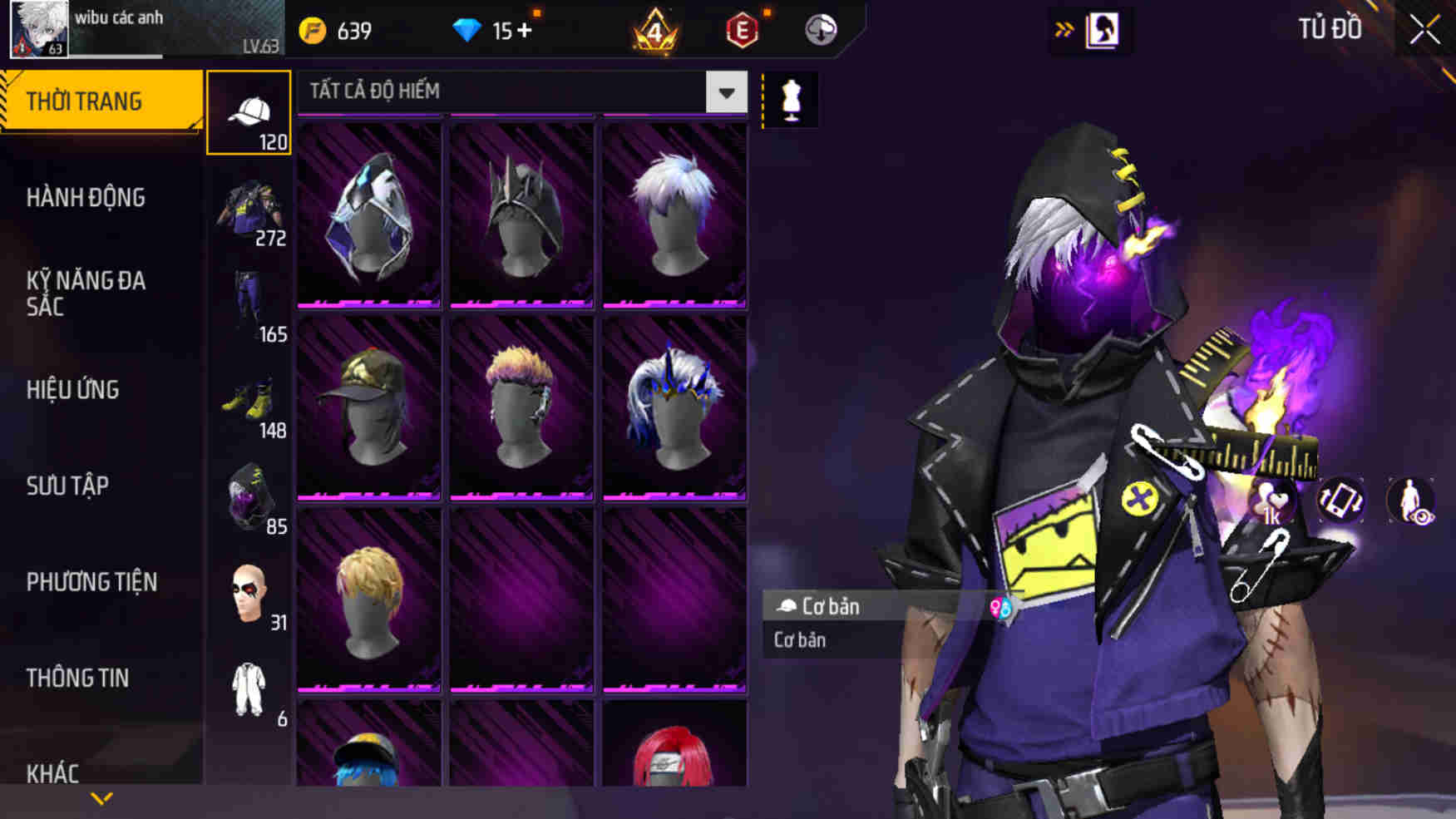Toggle the full-body character view icon

(x=1413, y=501)
